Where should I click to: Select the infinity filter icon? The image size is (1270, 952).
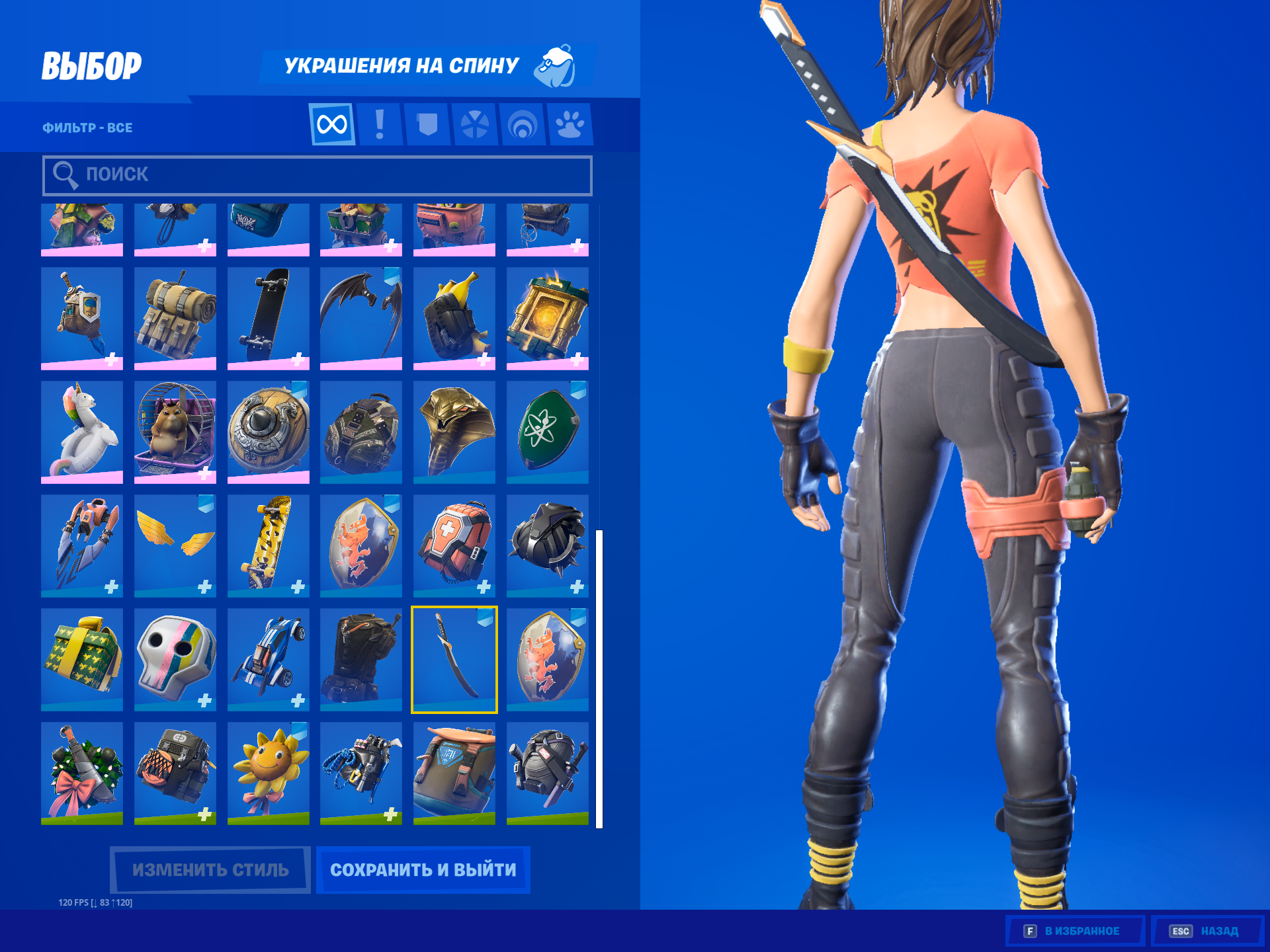331,124
